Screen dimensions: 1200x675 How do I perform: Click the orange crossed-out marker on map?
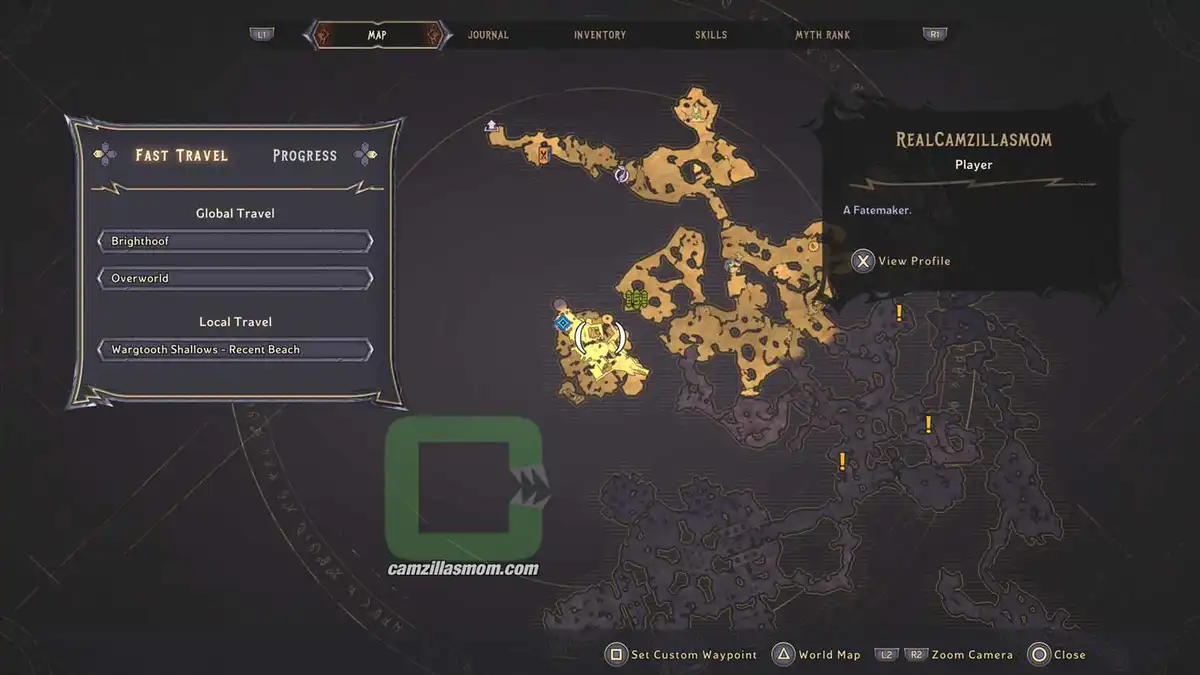coord(544,154)
